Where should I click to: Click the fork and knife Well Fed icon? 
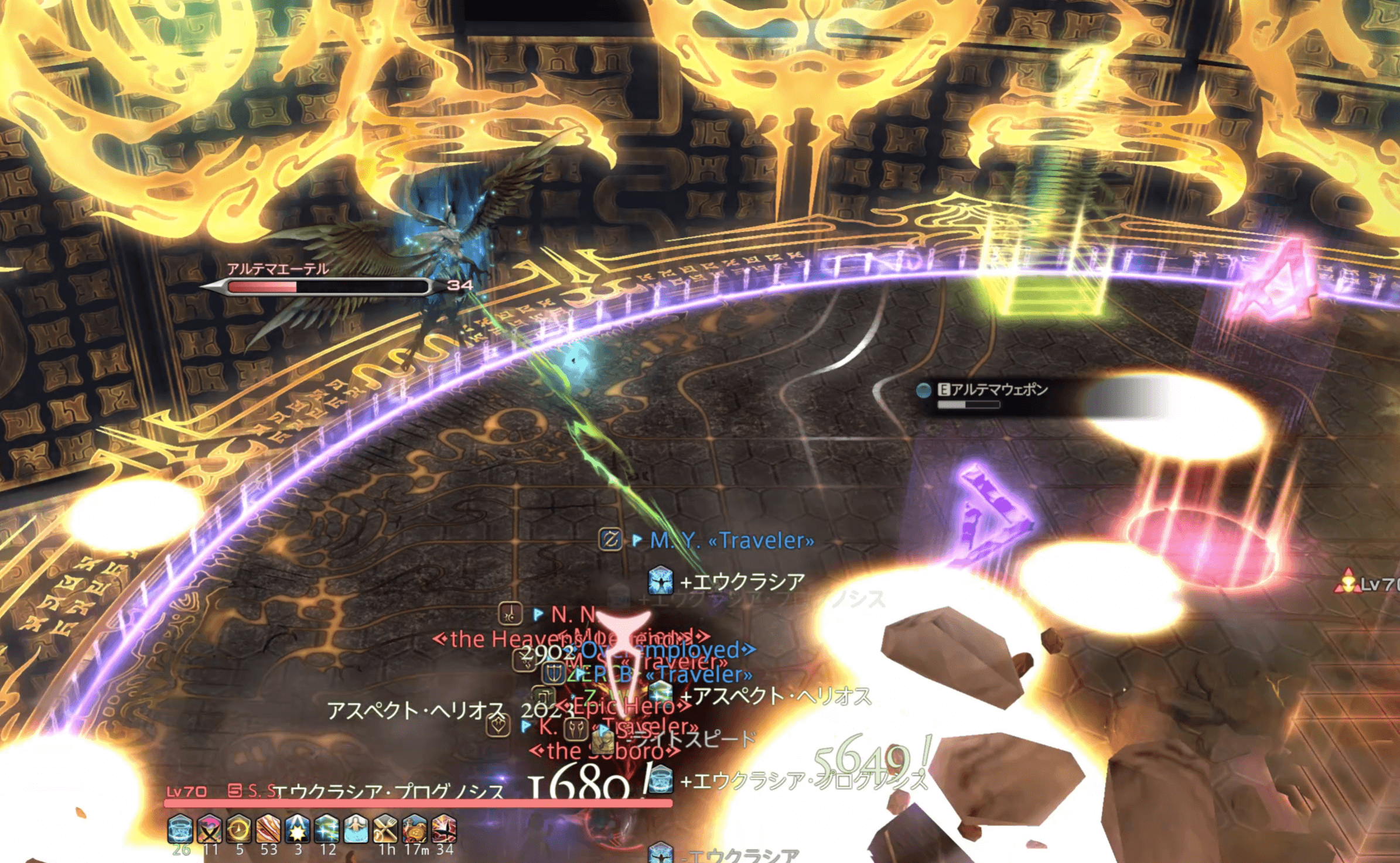tap(385, 828)
